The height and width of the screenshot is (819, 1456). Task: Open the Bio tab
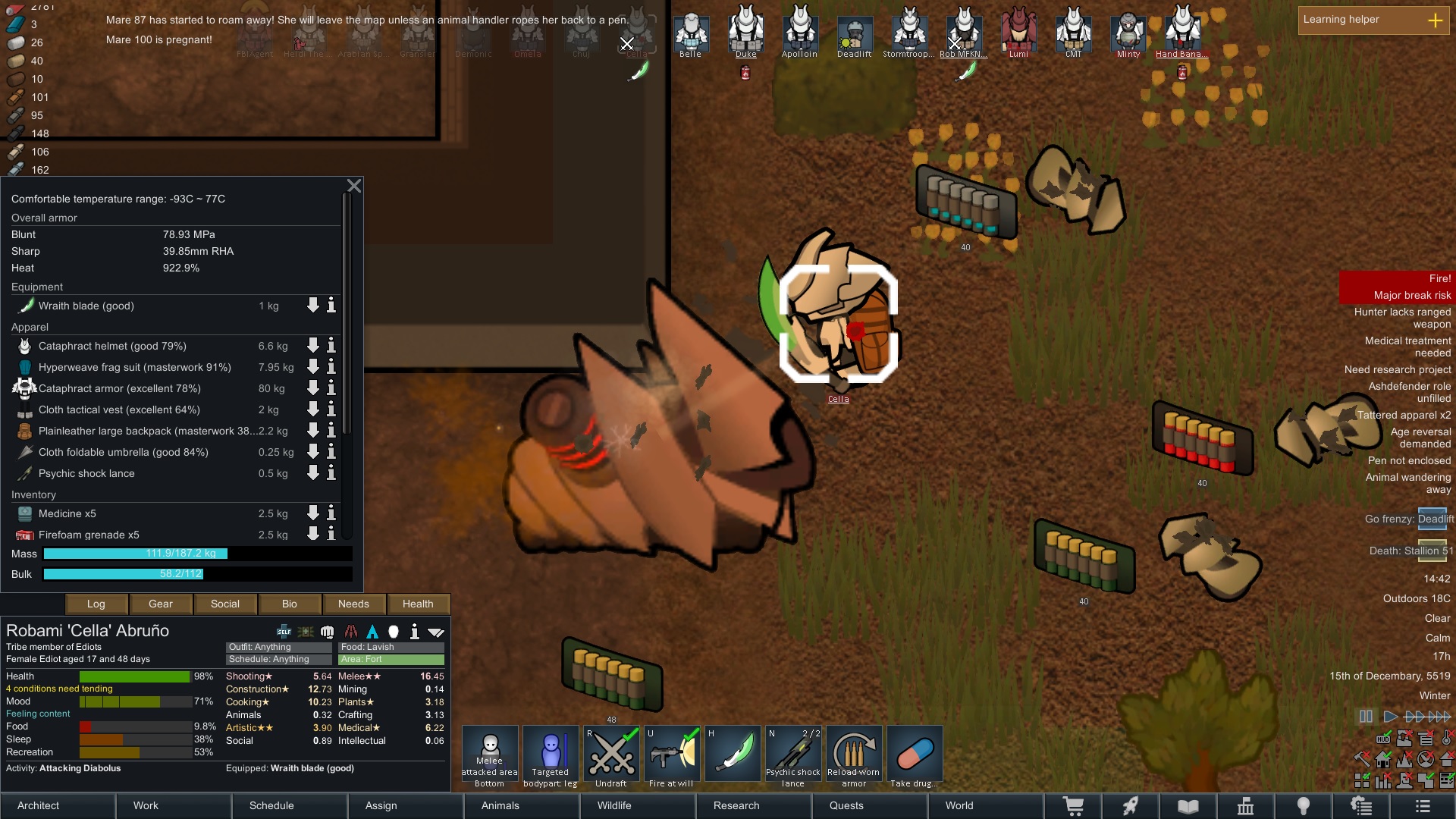290,604
